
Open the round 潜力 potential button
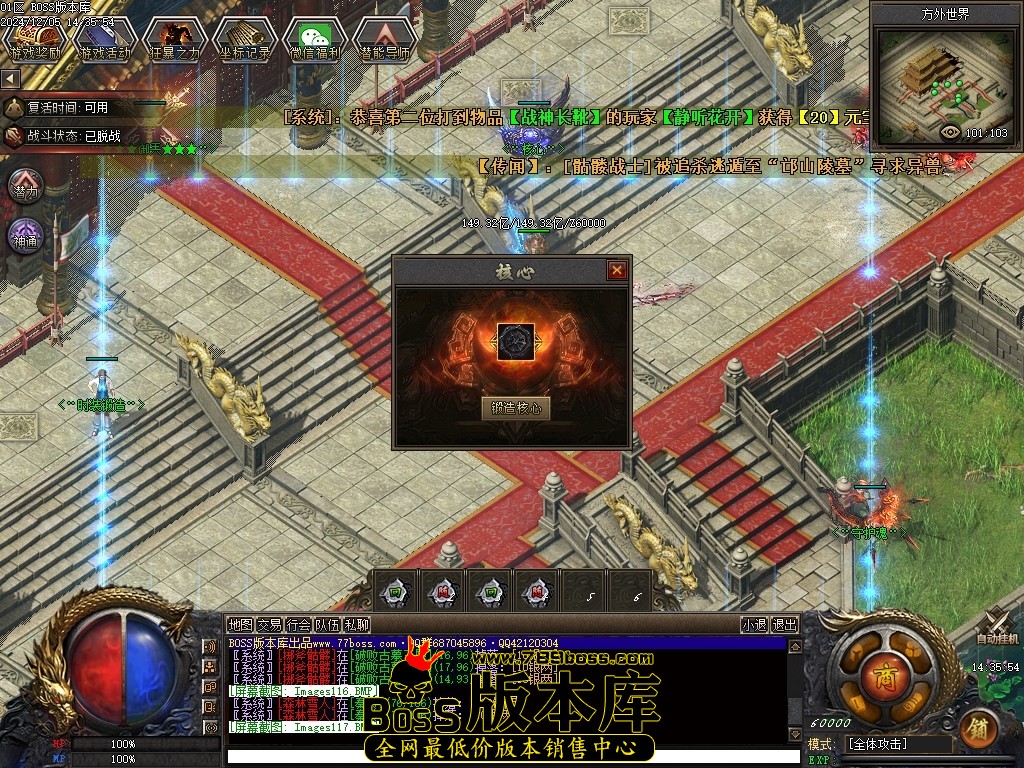26,187
